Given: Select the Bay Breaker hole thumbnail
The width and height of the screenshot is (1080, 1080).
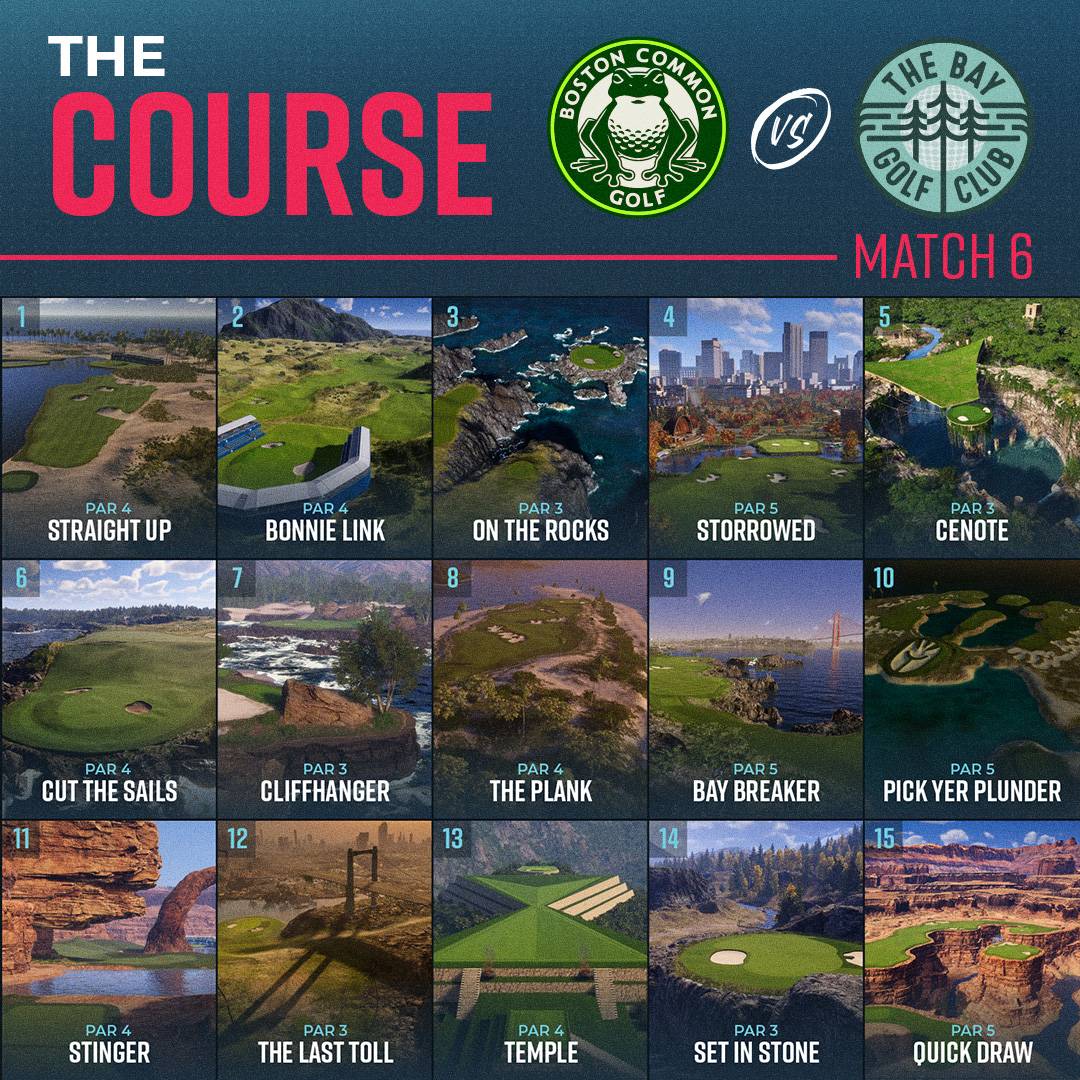Looking at the screenshot, I should coord(756,687).
